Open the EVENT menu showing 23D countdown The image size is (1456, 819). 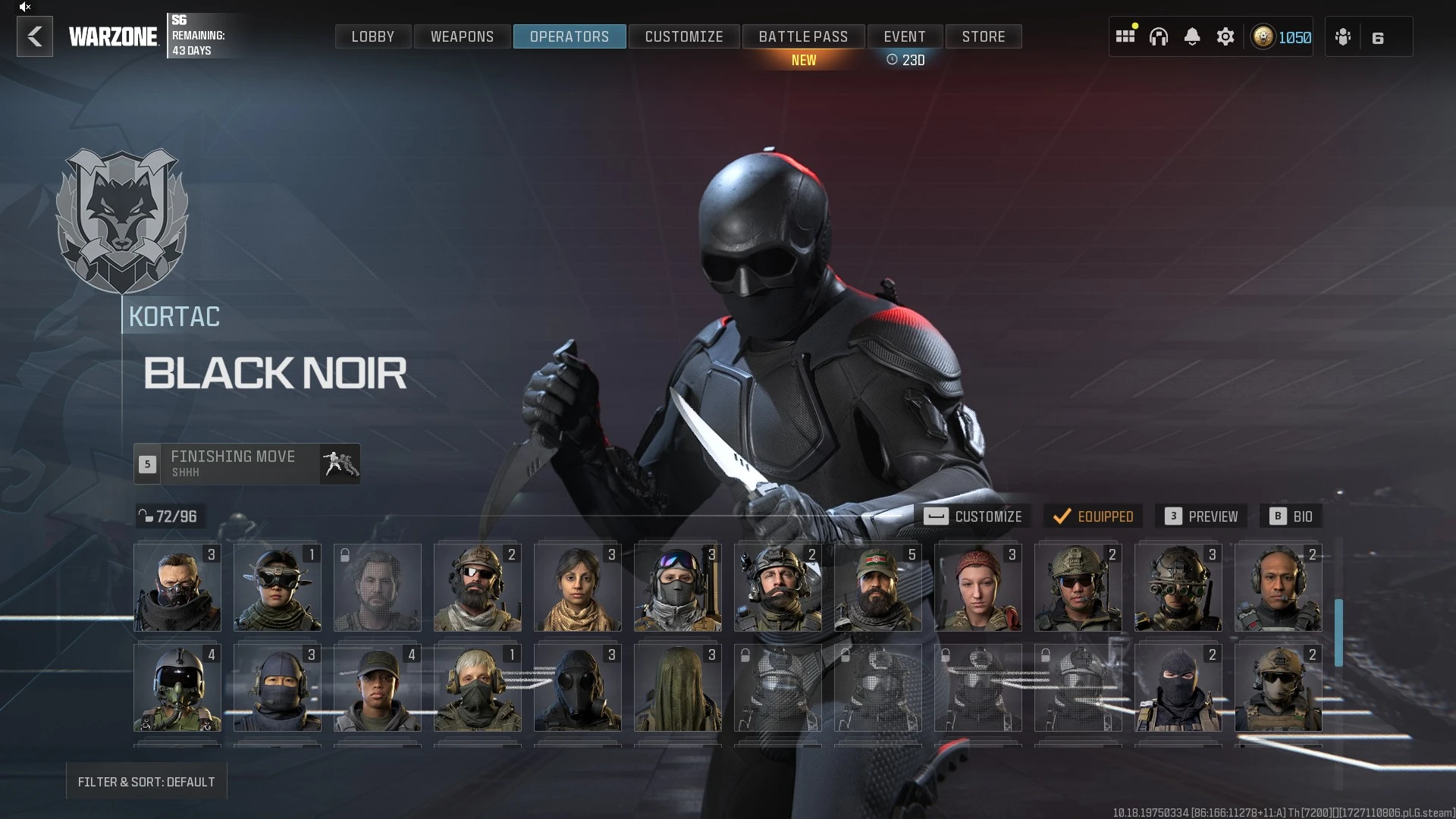(x=904, y=36)
